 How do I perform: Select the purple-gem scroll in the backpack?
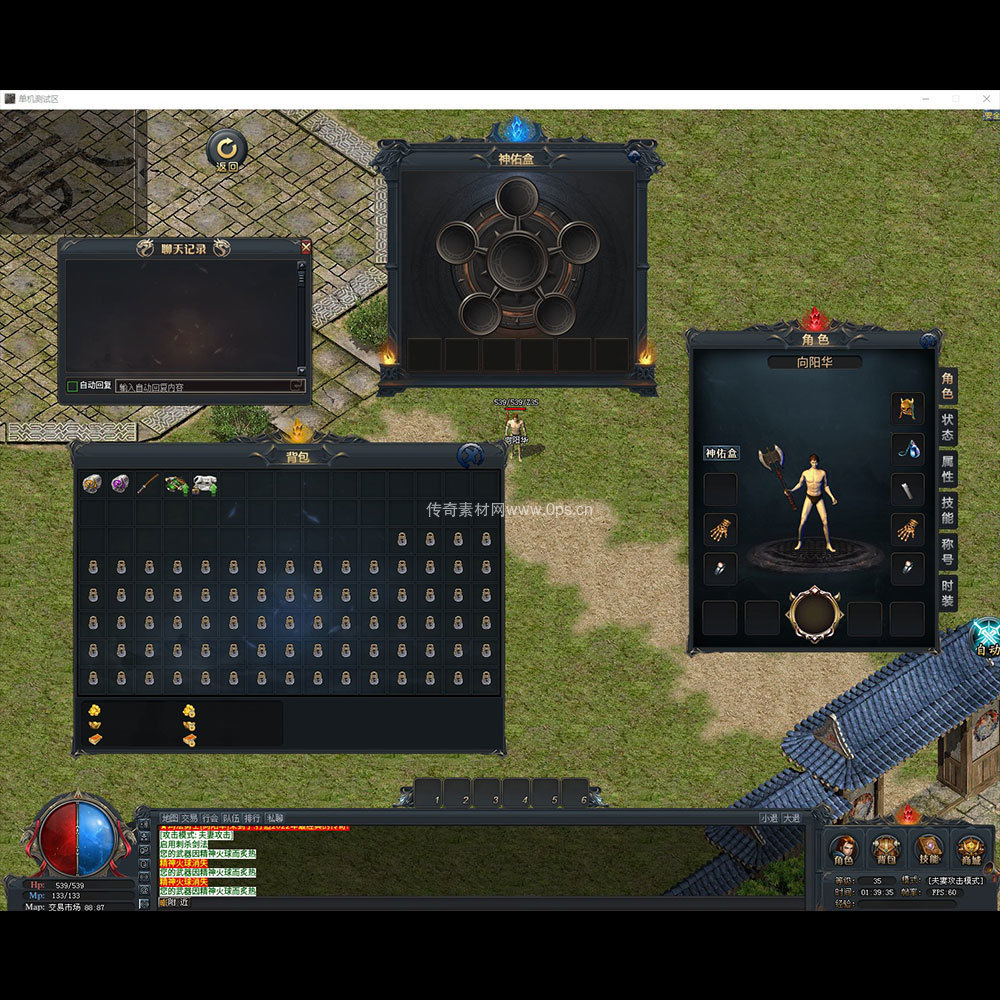point(120,484)
